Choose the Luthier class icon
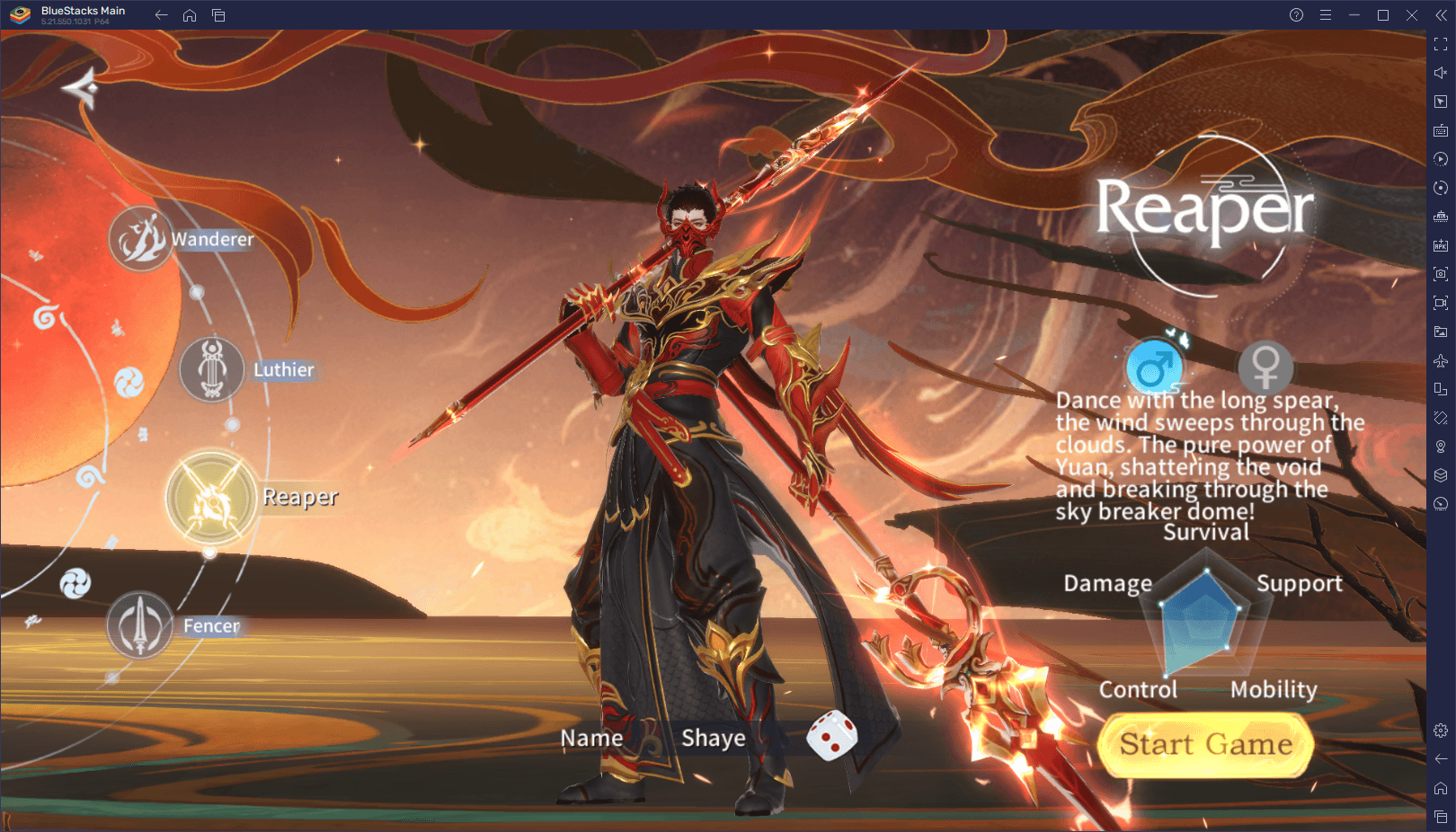1456x832 pixels. tap(212, 369)
